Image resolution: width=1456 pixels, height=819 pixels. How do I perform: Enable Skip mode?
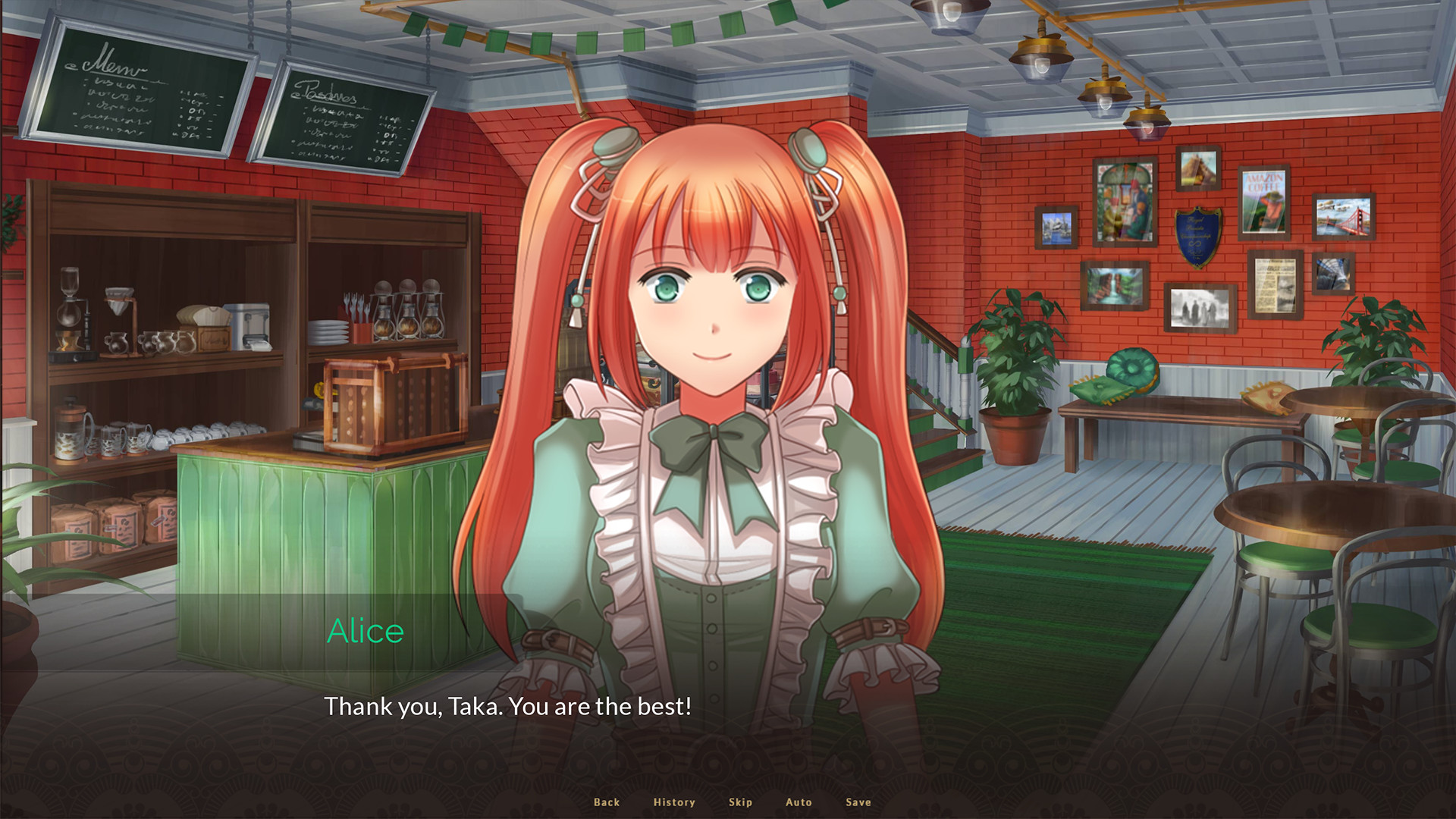pyautogui.click(x=740, y=802)
